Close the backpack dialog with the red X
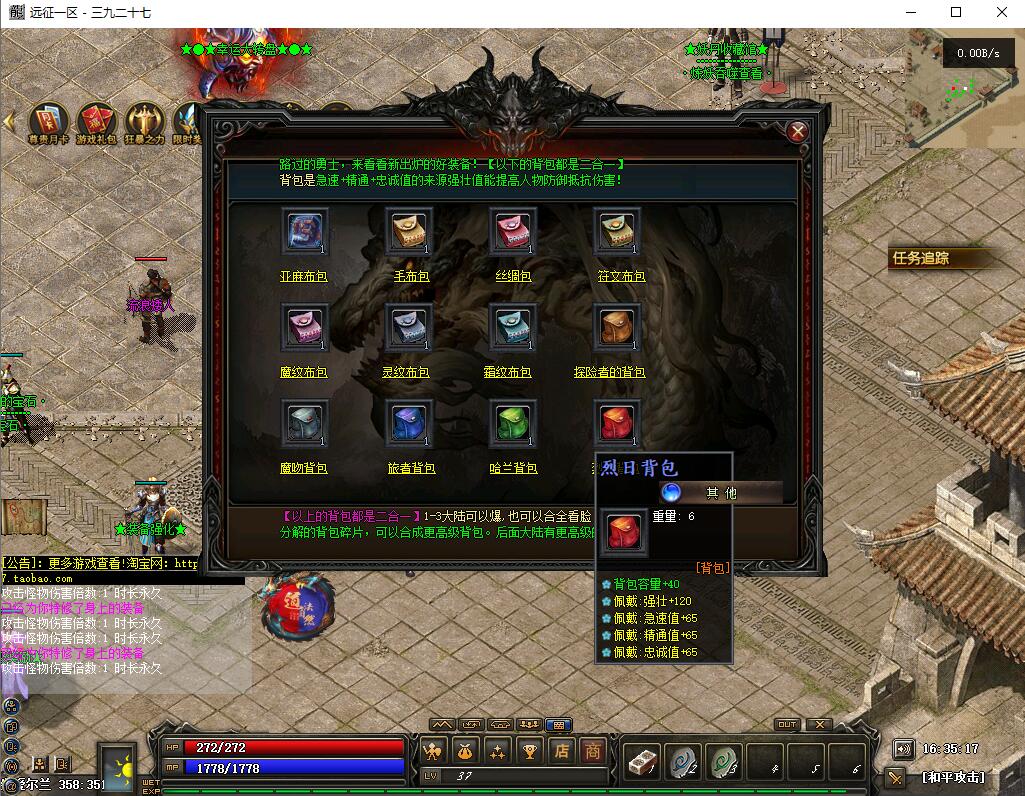 click(797, 131)
